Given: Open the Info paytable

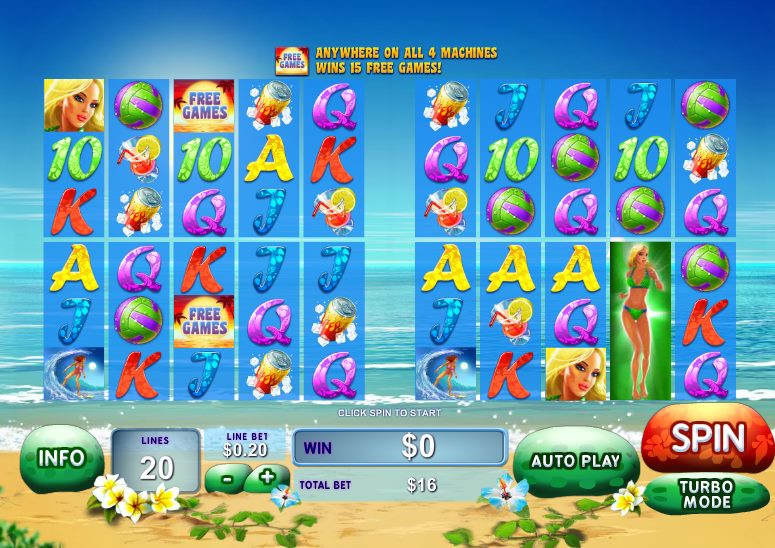Looking at the screenshot, I should [60, 458].
